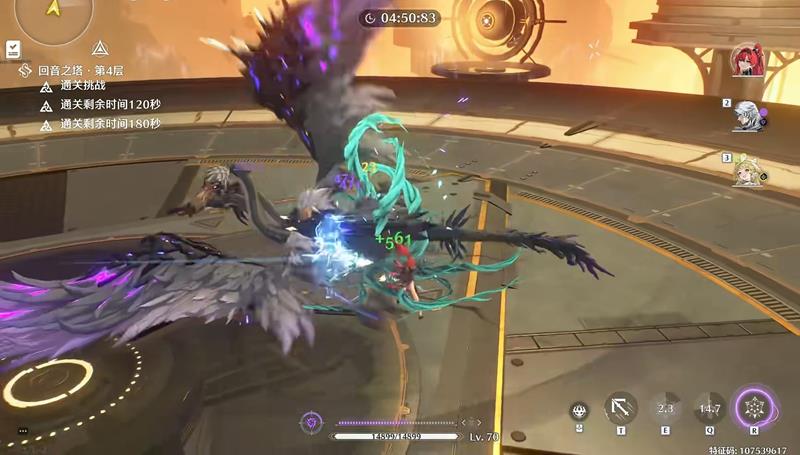Use the arrow-shaped utility tool skill
Viewport: 800px width, 455px height.
click(621, 408)
